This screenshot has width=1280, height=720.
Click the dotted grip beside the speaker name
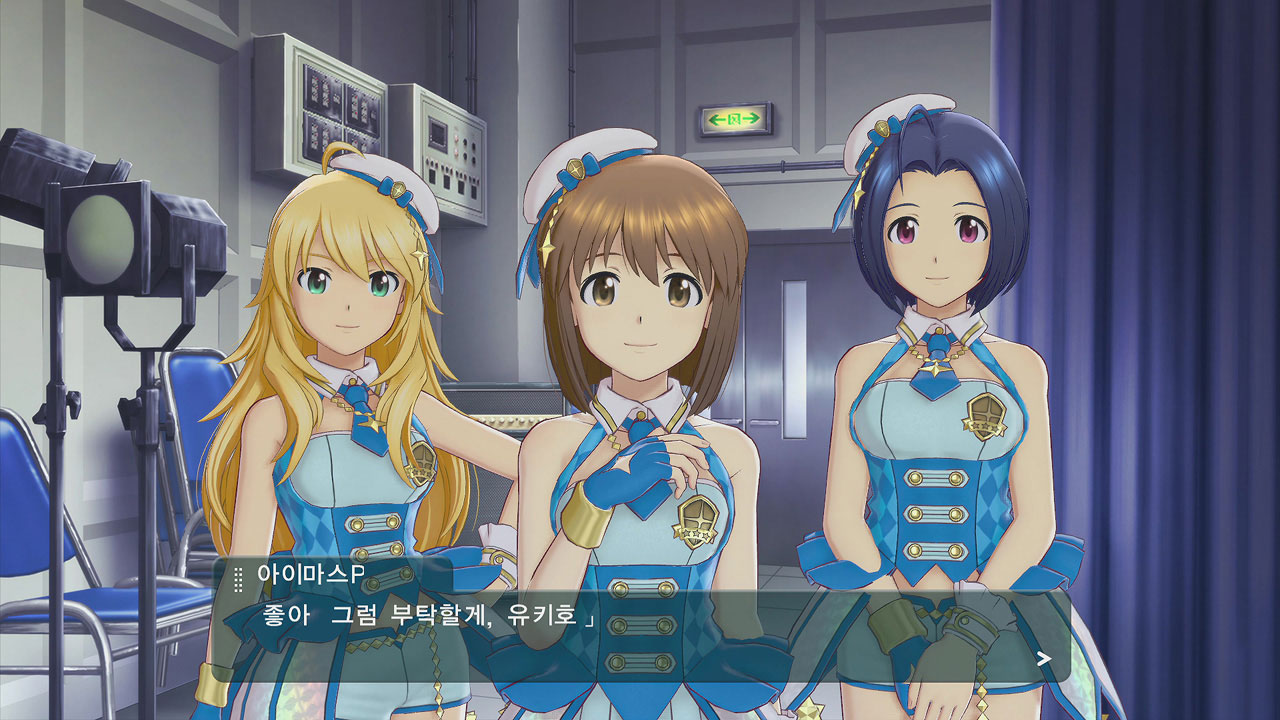tap(238, 579)
